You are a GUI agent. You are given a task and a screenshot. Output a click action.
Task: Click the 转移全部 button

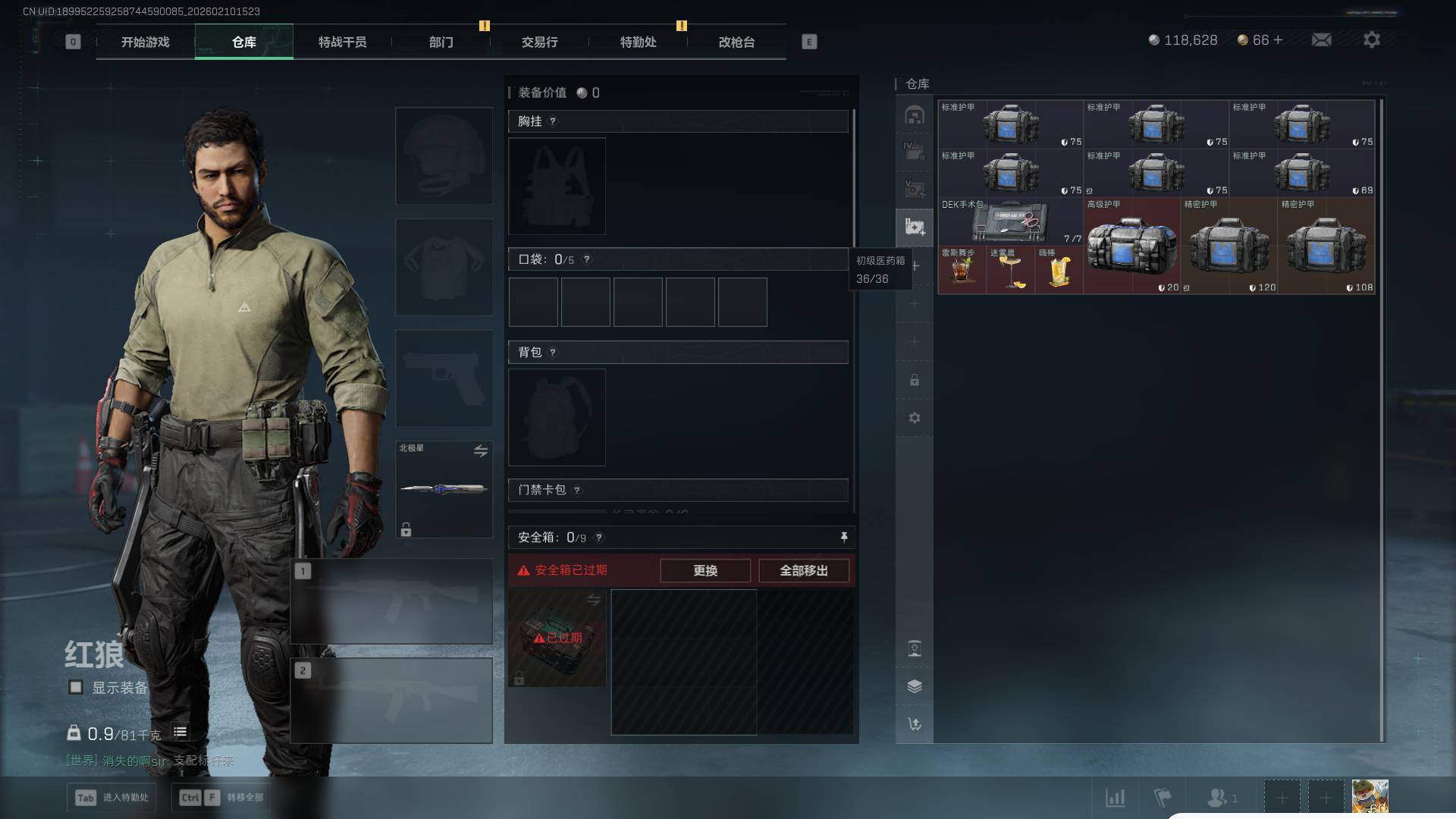(221, 797)
